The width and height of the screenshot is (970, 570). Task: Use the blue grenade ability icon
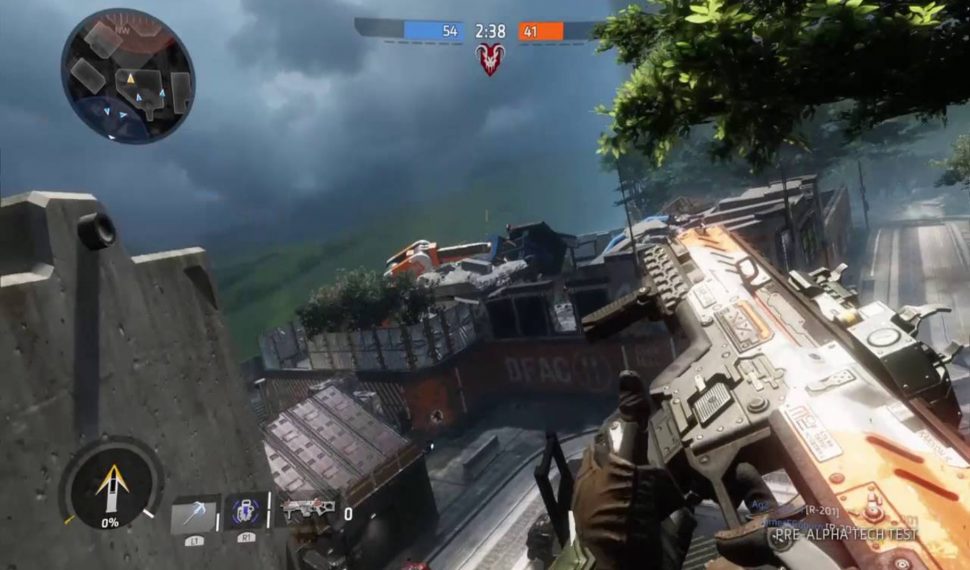pyautogui.click(x=245, y=511)
